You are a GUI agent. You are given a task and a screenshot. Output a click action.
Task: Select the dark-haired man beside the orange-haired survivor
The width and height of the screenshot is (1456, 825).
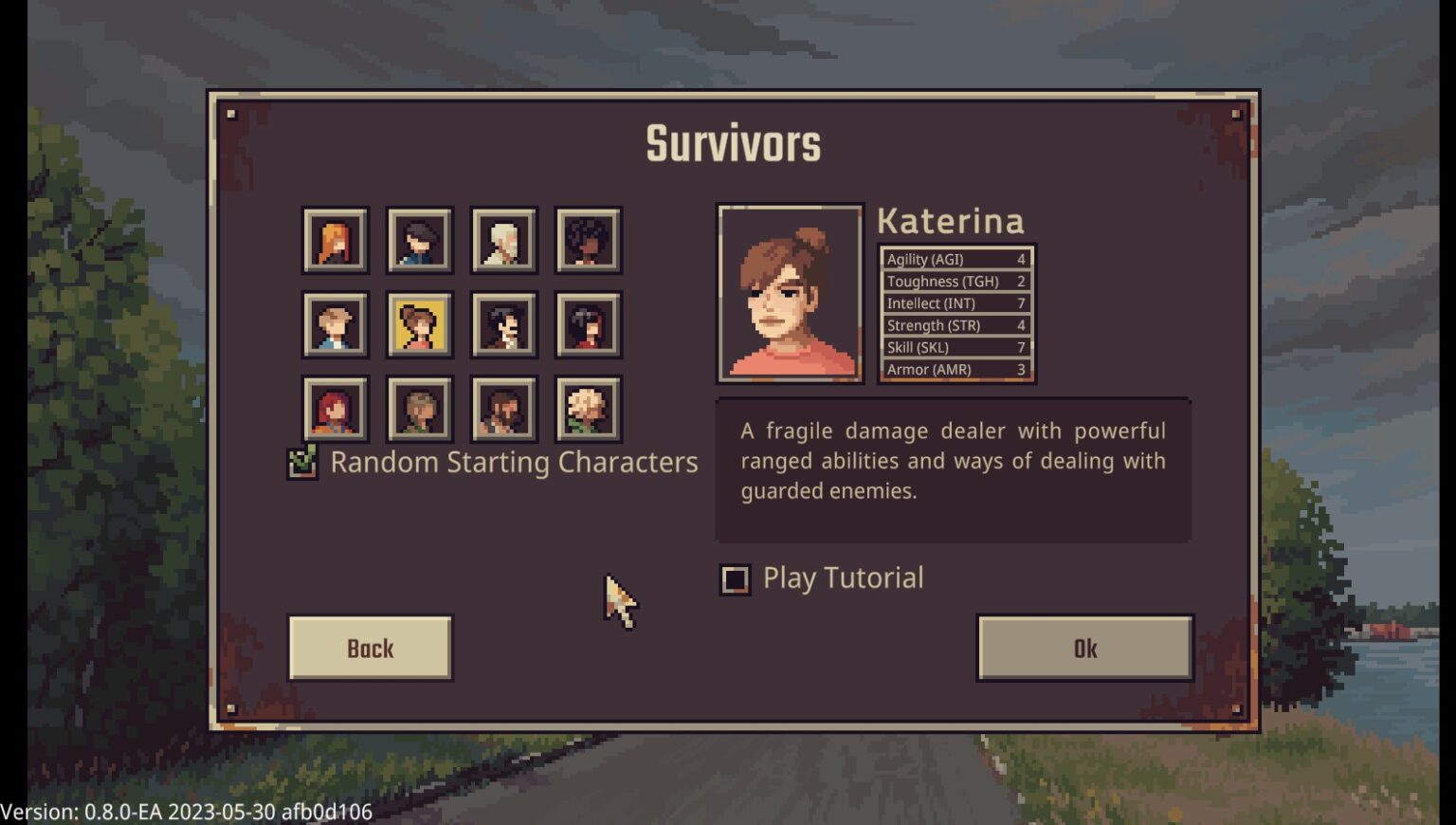point(418,238)
